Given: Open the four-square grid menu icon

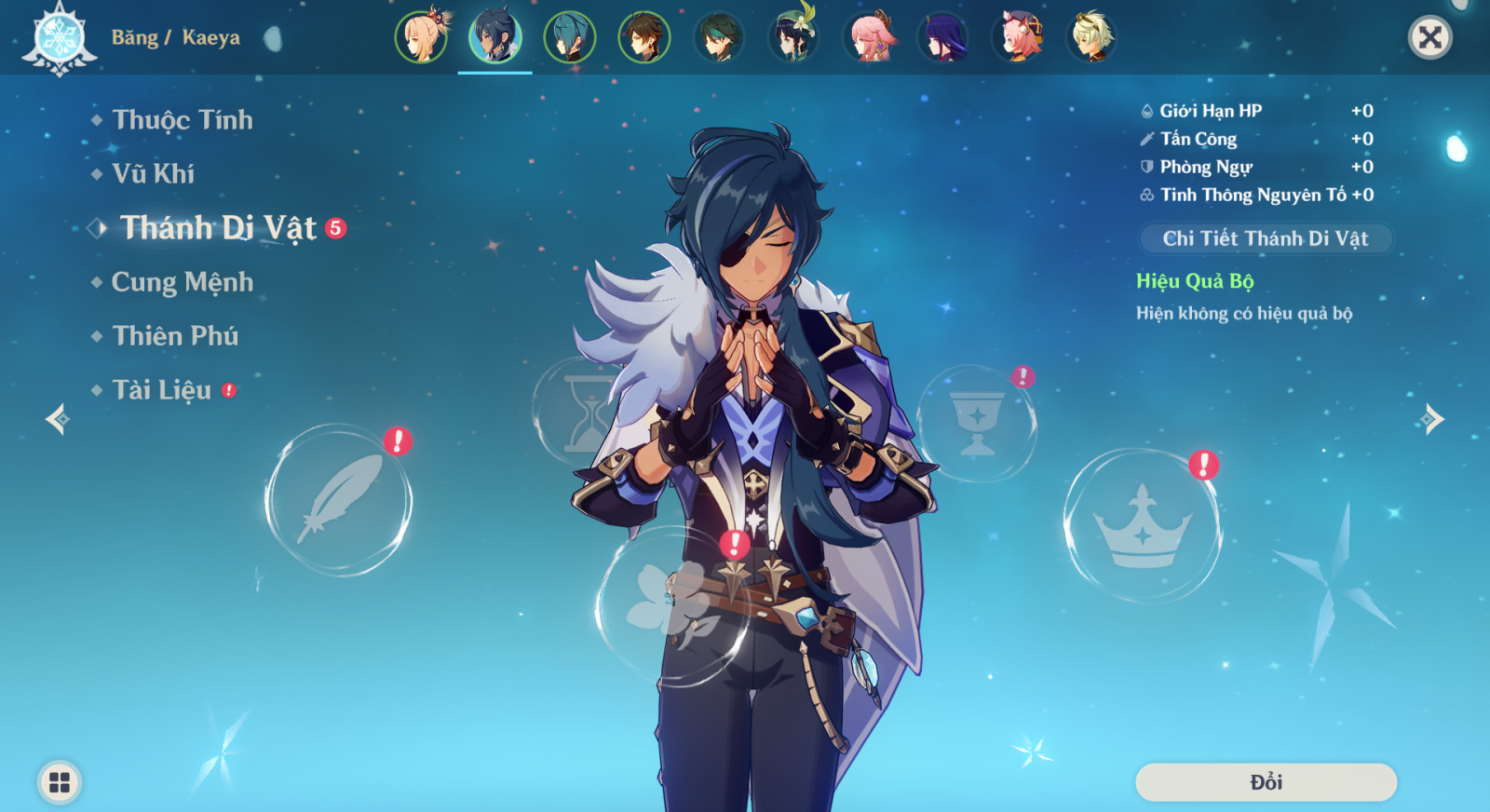Looking at the screenshot, I should click(60, 782).
